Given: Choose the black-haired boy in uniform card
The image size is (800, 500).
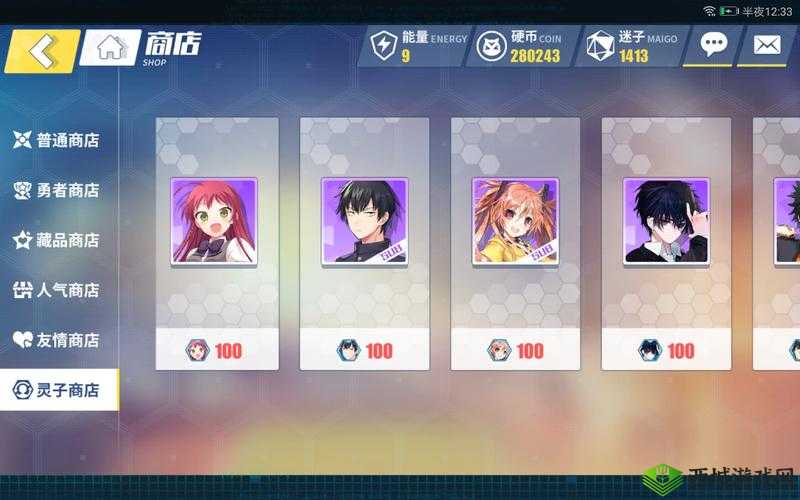Looking at the screenshot, I should tap(364, 221).
